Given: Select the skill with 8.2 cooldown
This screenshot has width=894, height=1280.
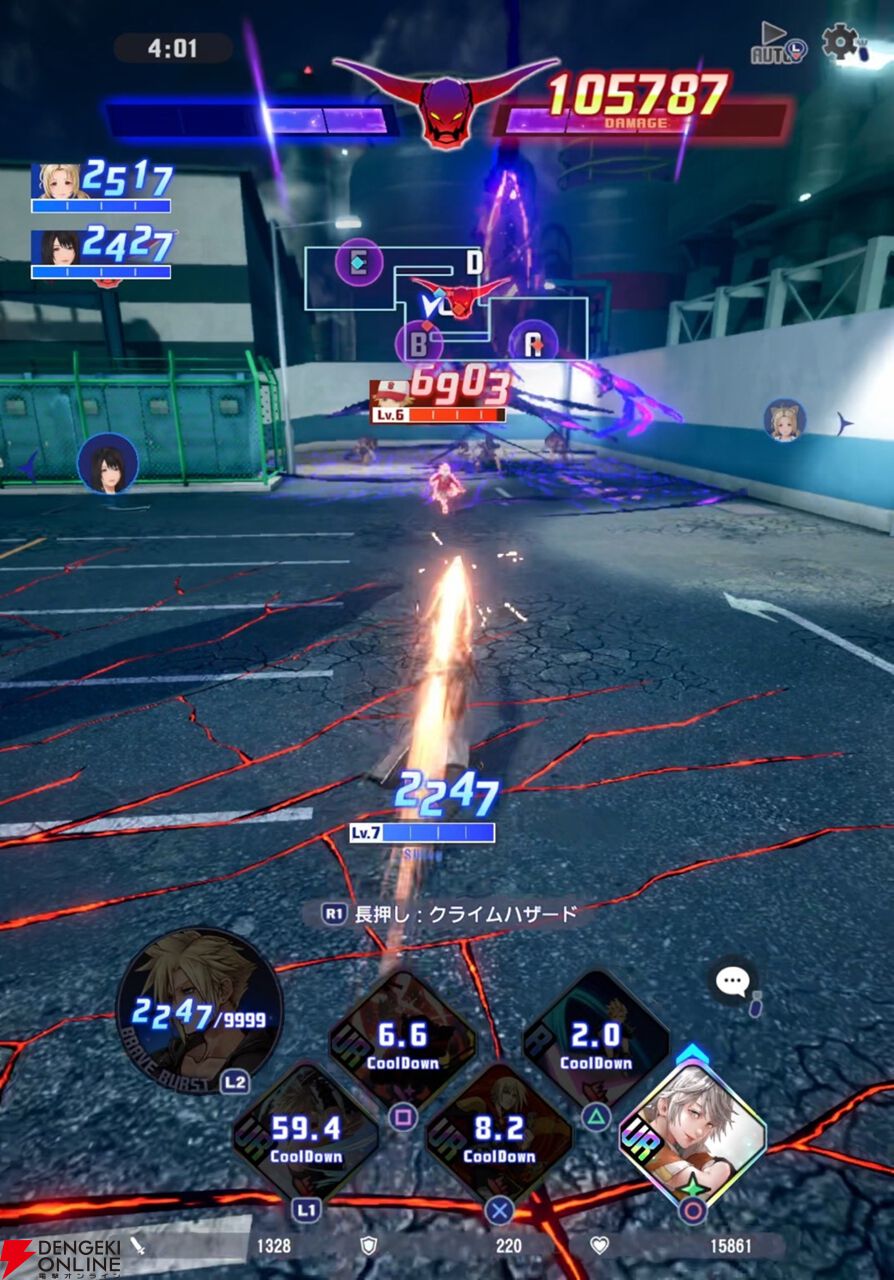Looking at the screenshot, I should [x=499, y=1135].
